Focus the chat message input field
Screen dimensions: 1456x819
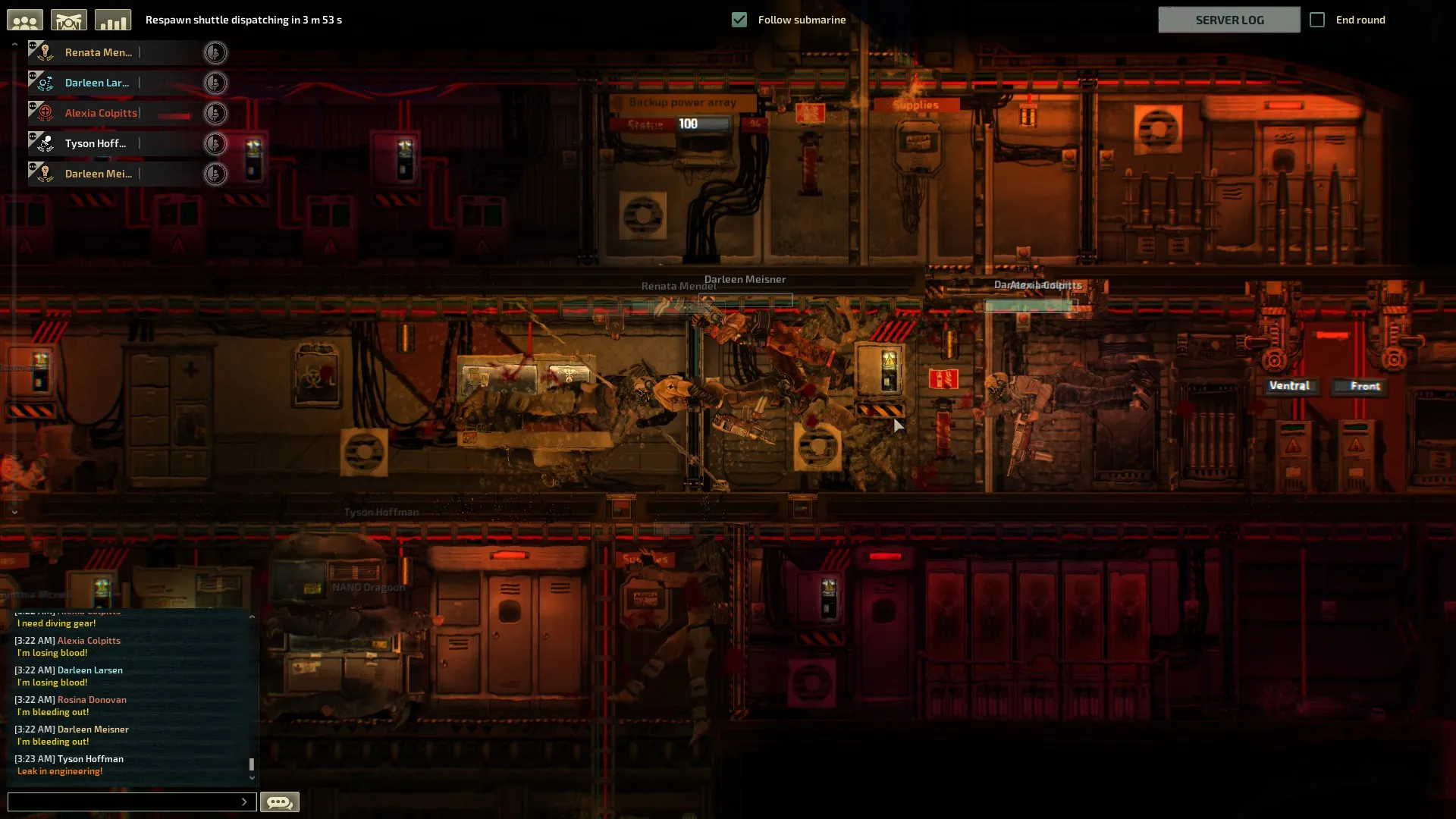[x=125, y=802]
